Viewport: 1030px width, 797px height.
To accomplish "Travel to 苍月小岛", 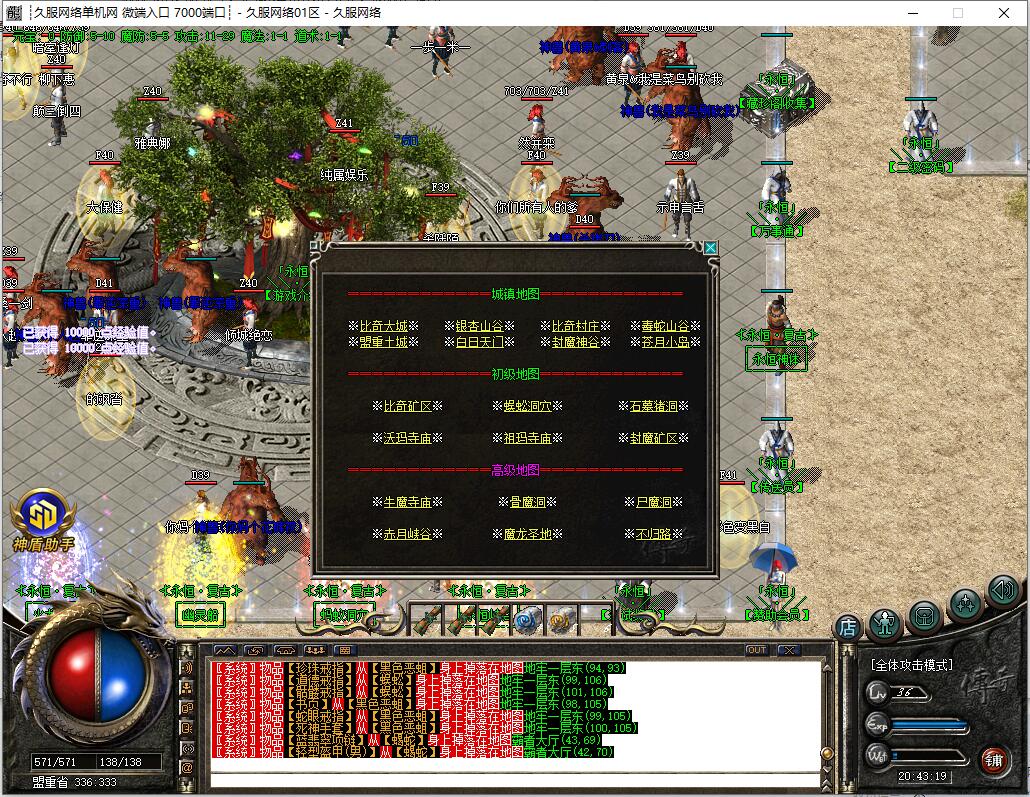I will click(665, 342).
